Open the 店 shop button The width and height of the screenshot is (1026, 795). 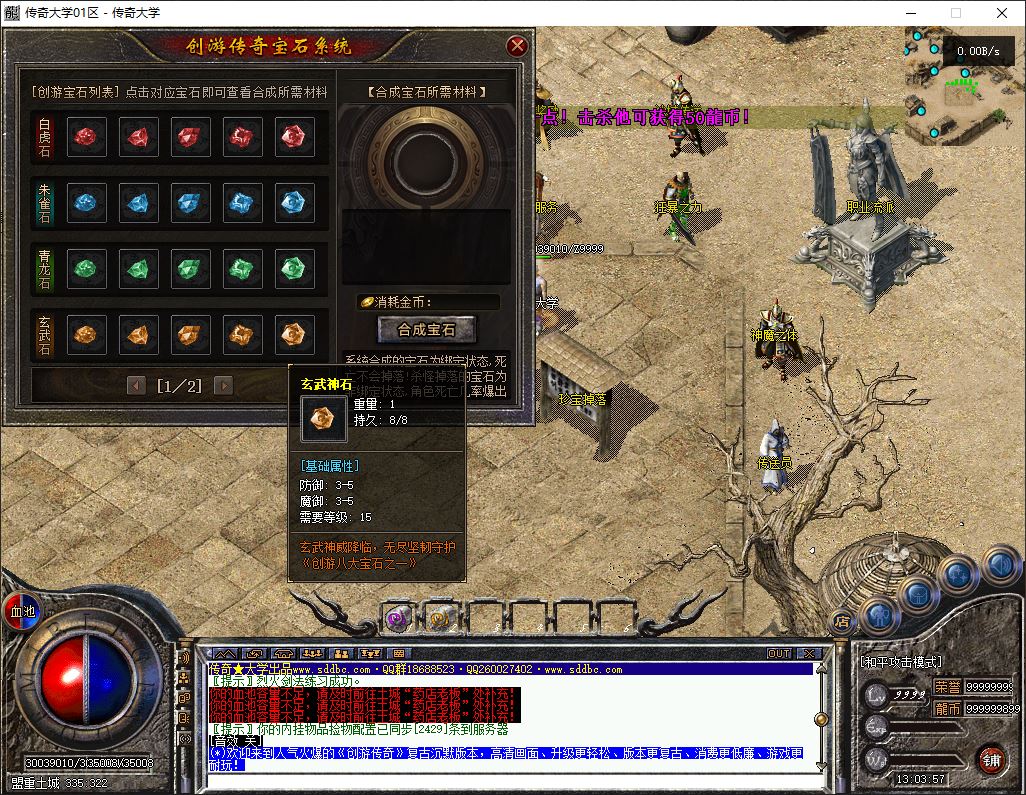tap(841, 620)
